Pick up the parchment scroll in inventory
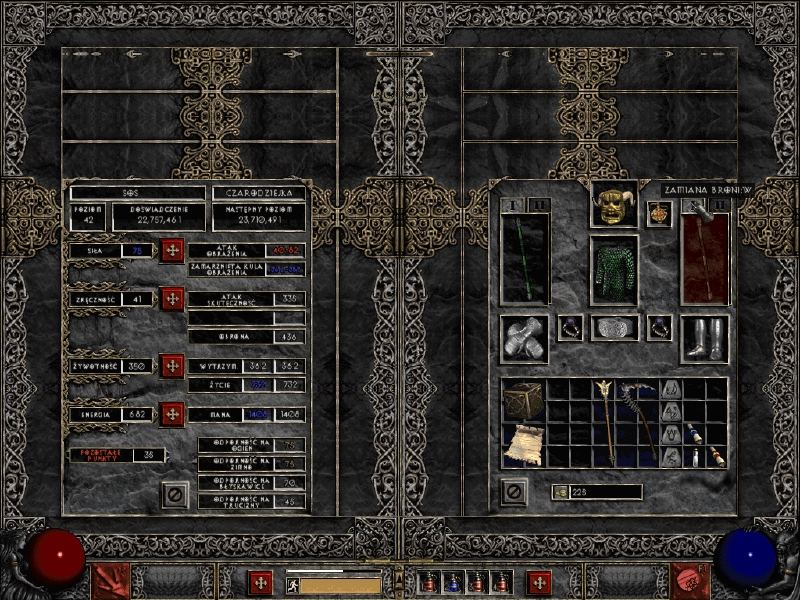800x600 pixels. 522,442
